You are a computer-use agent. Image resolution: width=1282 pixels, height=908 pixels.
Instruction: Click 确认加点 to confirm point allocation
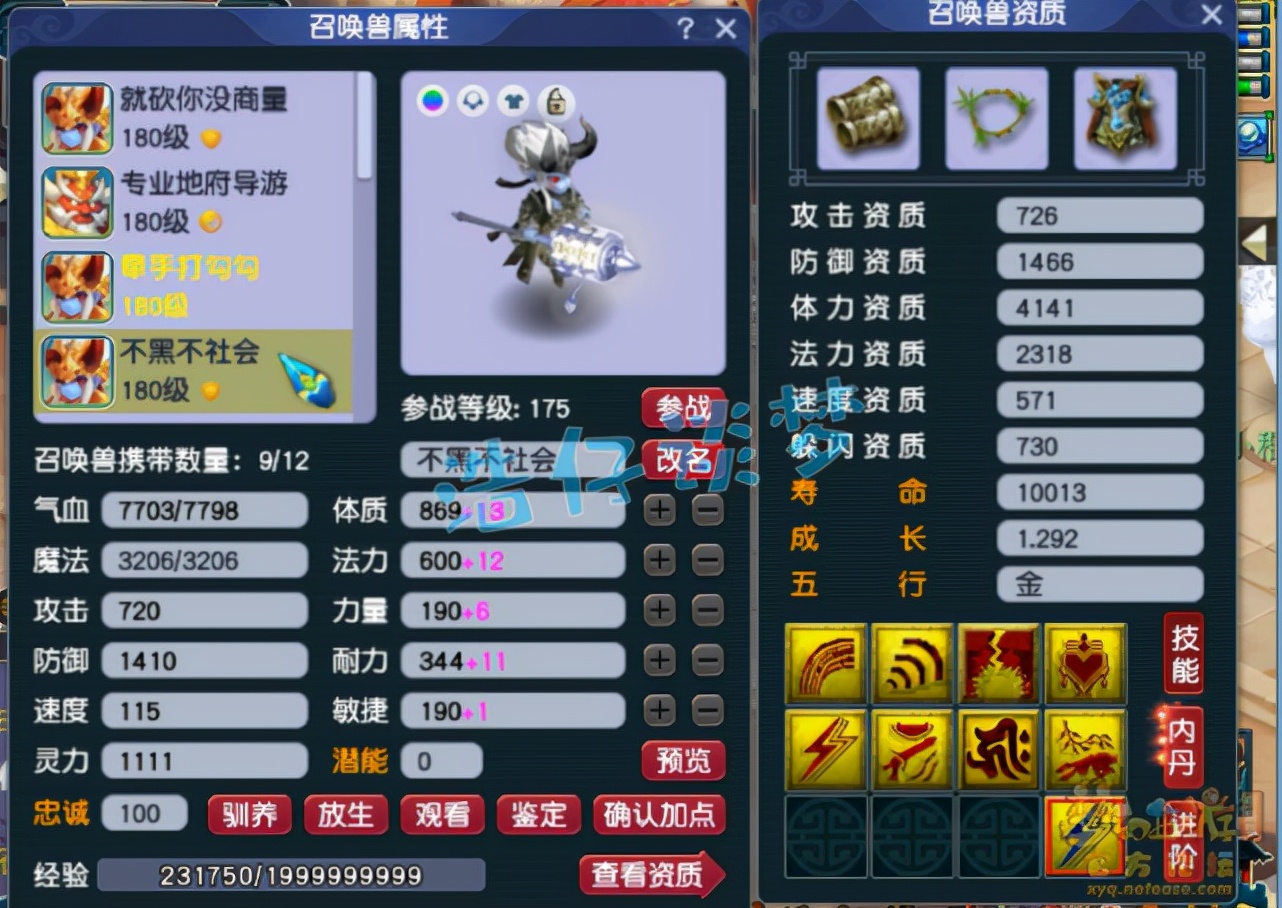click(x=660, y=815)
